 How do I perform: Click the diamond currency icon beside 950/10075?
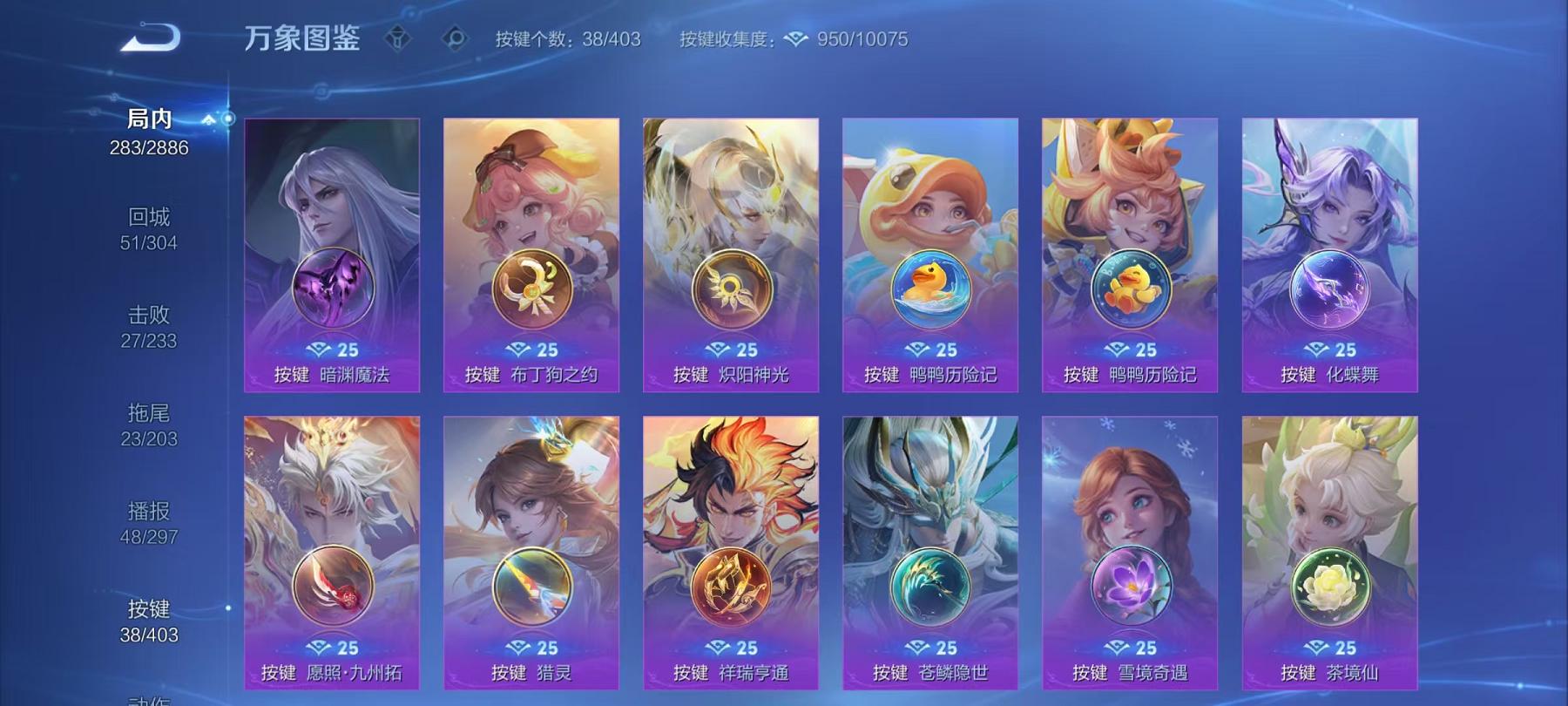tap(794, 38)
